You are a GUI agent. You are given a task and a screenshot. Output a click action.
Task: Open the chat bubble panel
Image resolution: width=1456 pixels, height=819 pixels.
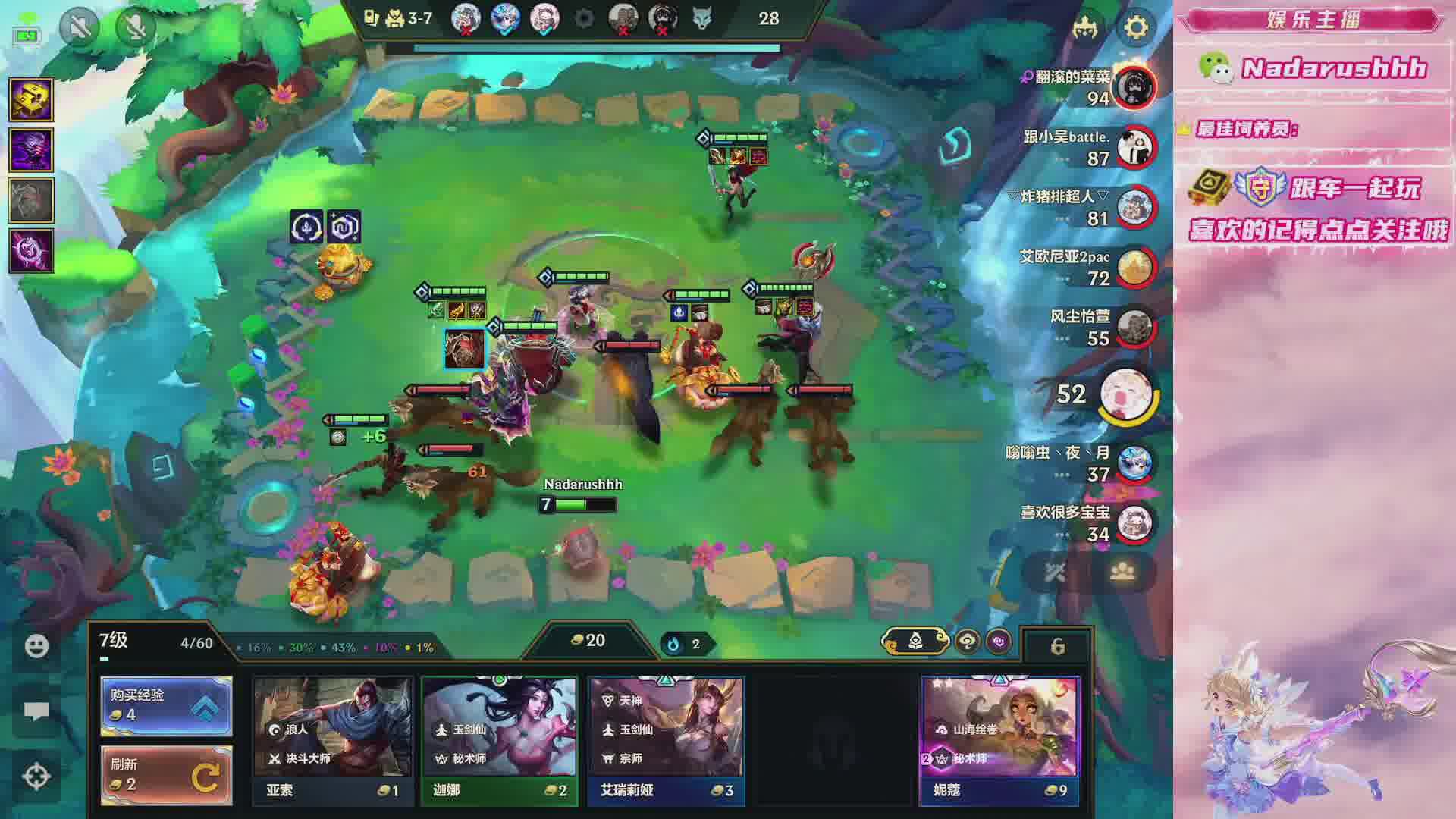point(36,711)
